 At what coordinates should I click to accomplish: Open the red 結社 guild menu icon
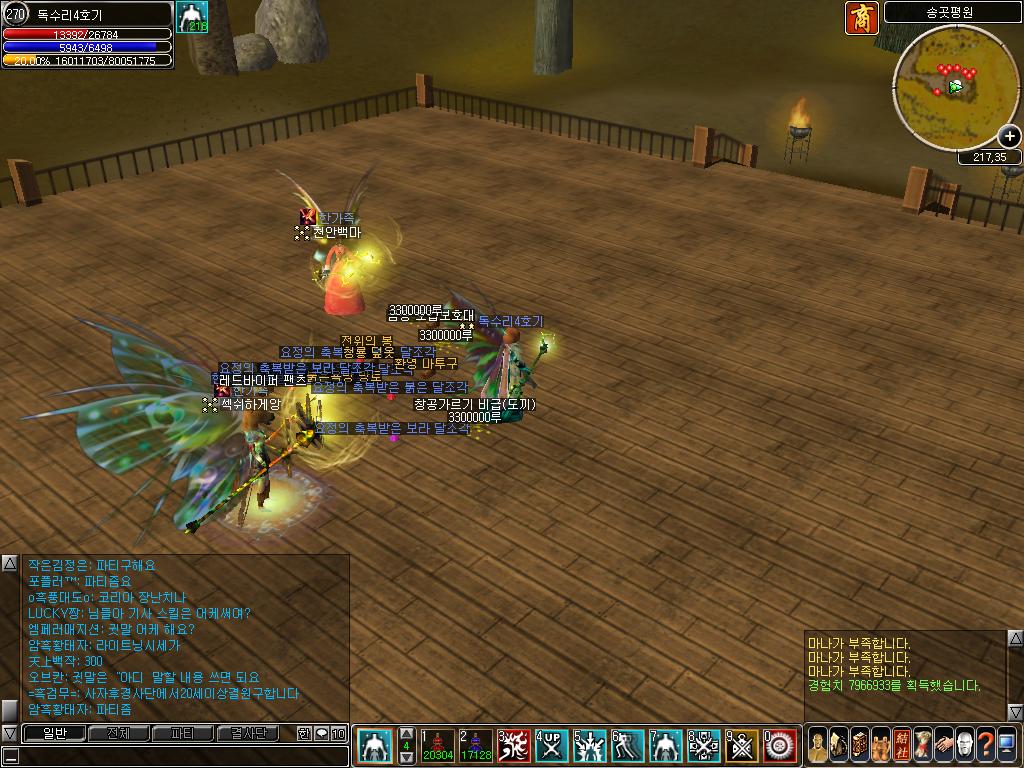(901, 745)
